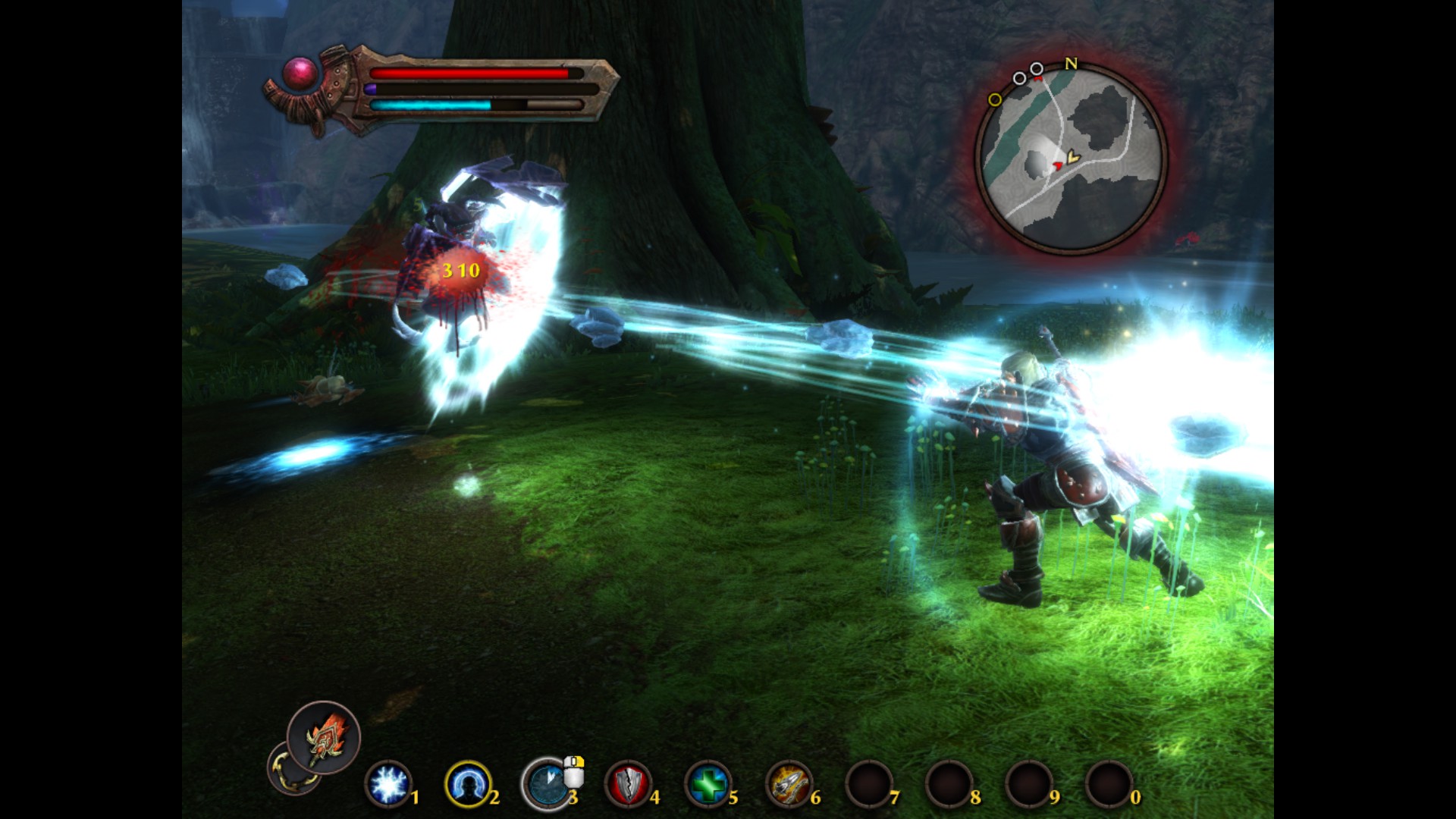Image resolution: width=1456 pixels, height=819 pixels.
Task: Click the red fate orb beside health bar
Action: [300, 74]
